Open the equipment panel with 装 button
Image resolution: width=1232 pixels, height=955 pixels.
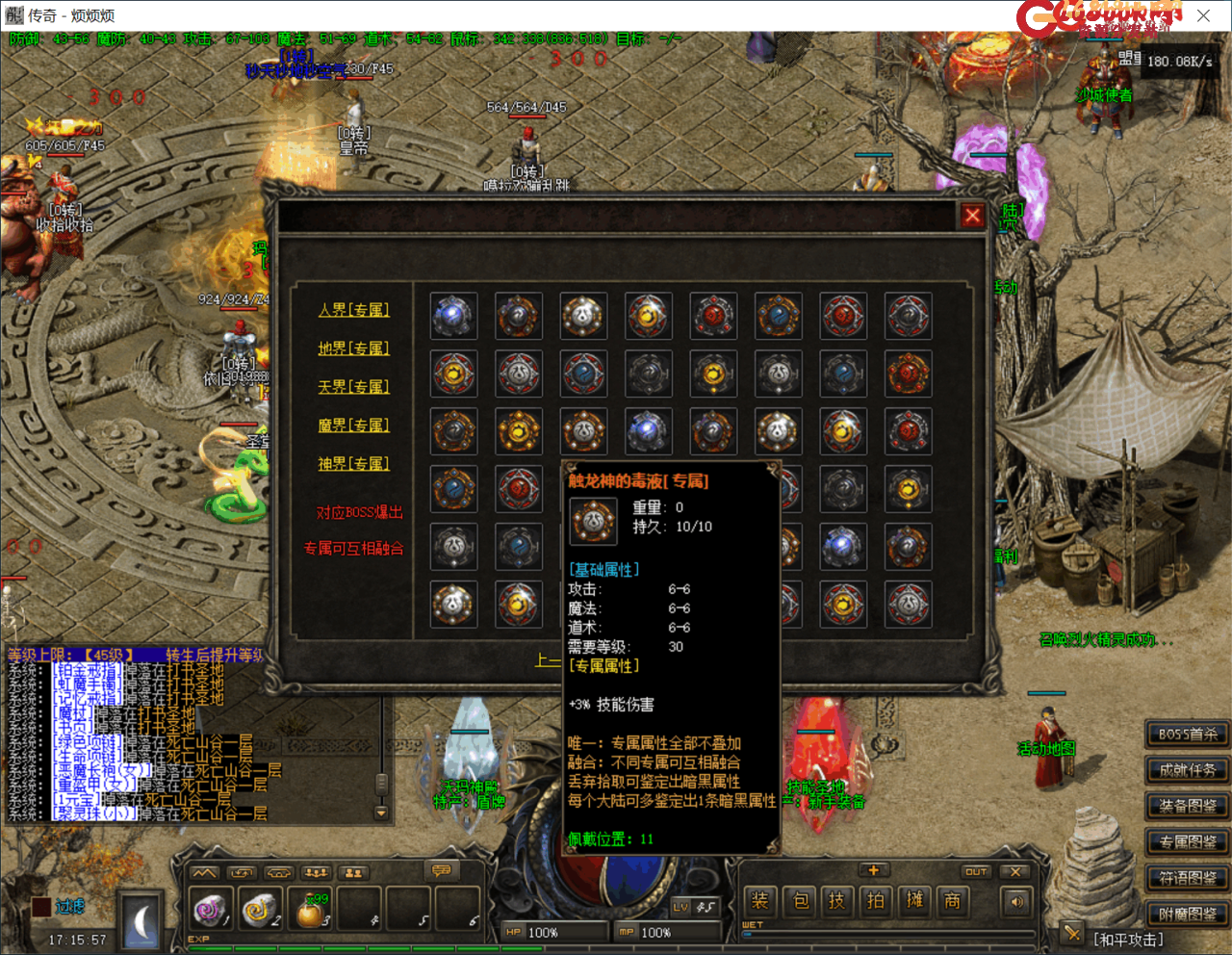[x=760, y=901]
